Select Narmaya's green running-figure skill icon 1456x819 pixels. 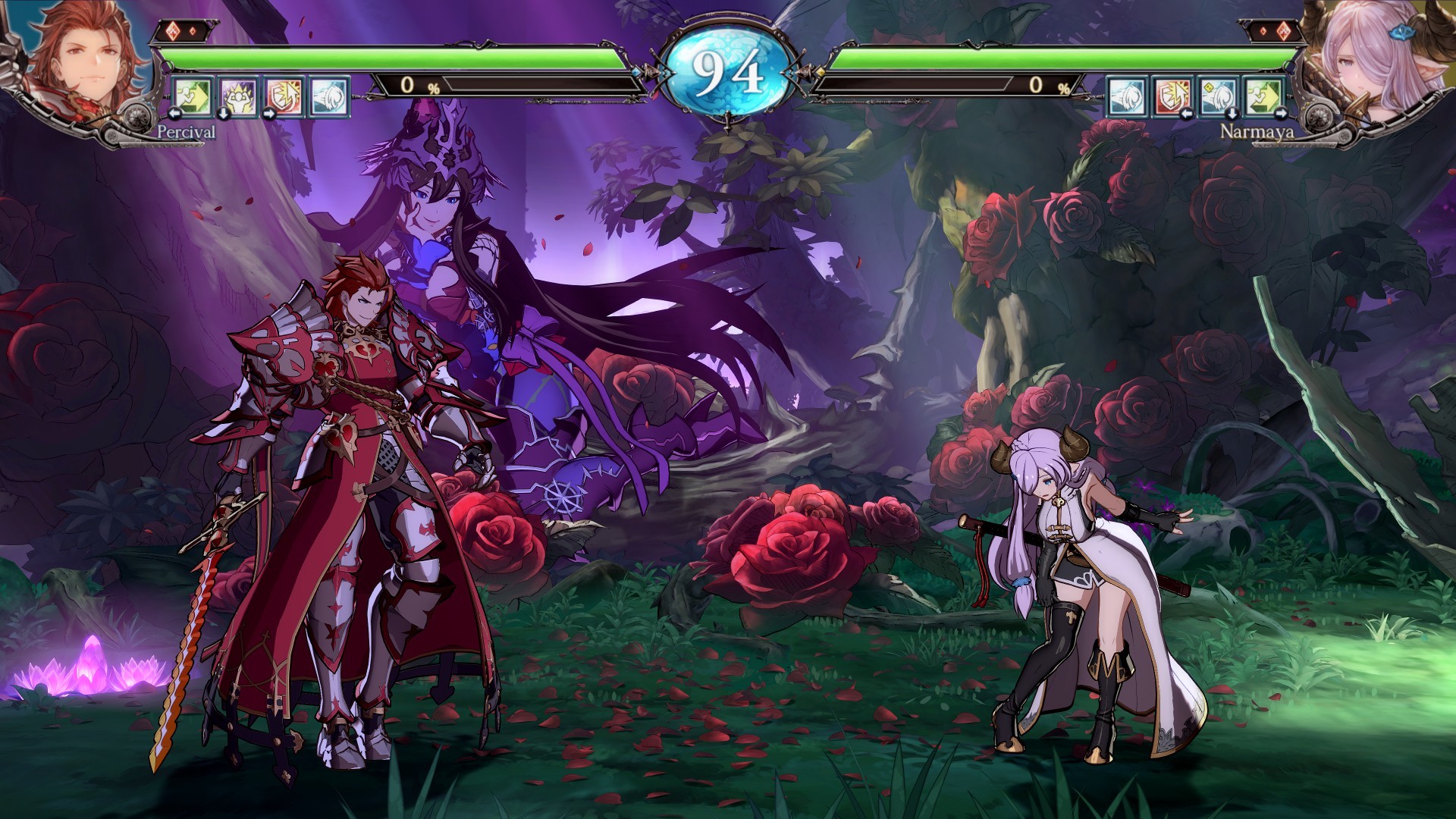click(1264, 95)
